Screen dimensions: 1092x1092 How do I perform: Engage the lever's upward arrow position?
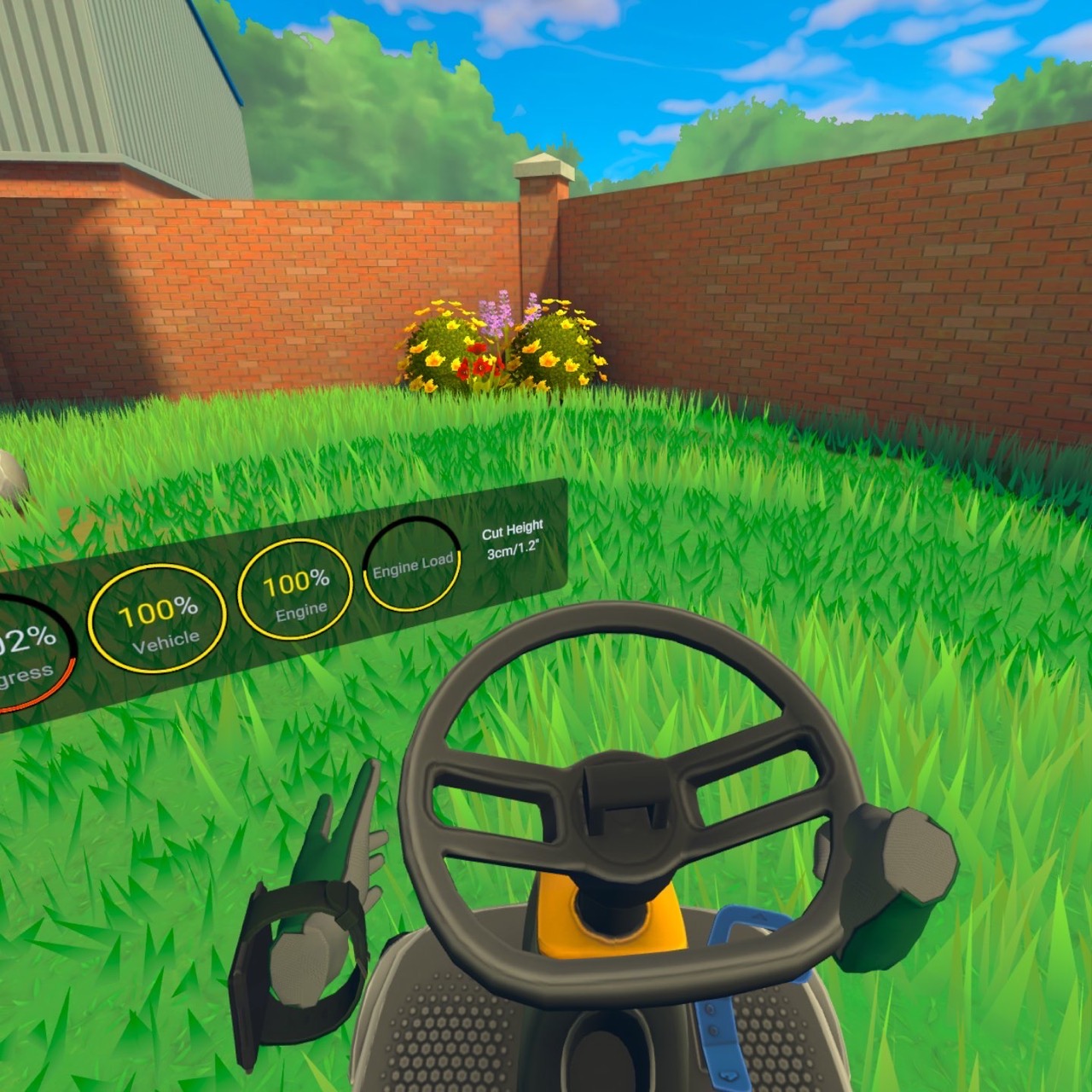coord(759,915)
